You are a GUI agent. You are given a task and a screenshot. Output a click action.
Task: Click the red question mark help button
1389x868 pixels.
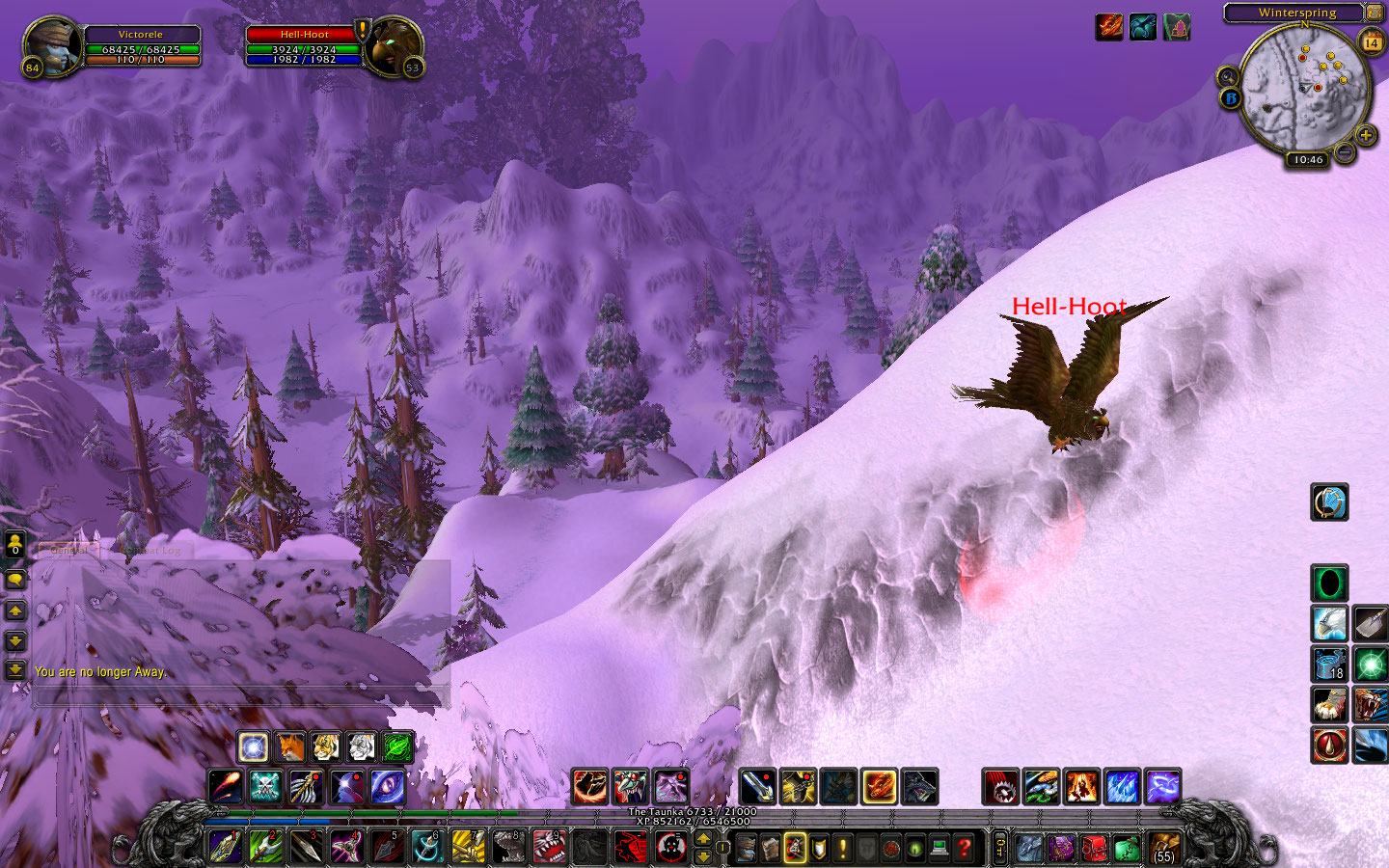coord(964,848)
